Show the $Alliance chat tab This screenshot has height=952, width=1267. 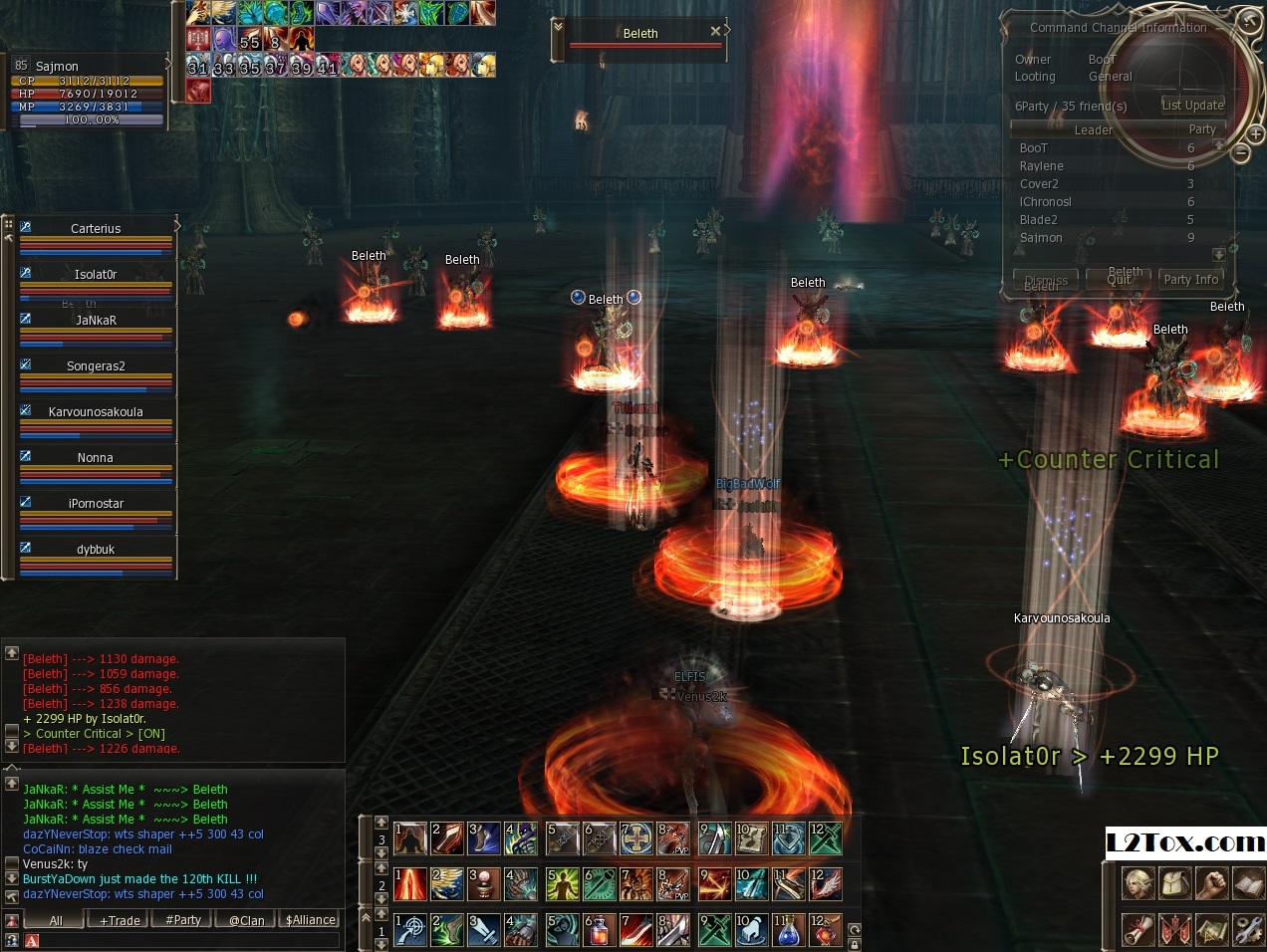(311, 921)
